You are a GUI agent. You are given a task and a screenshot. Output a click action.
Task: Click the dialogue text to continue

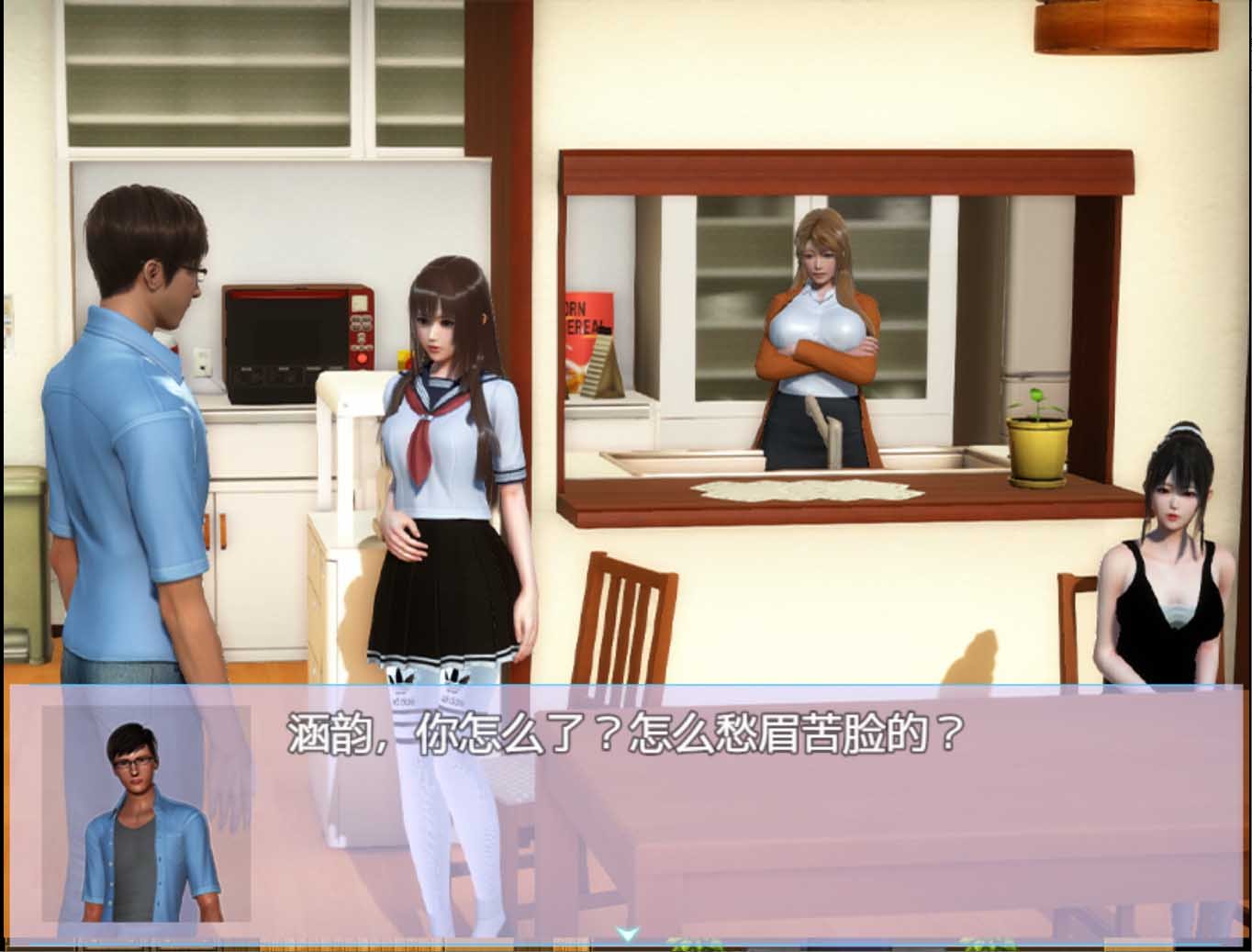624,734
